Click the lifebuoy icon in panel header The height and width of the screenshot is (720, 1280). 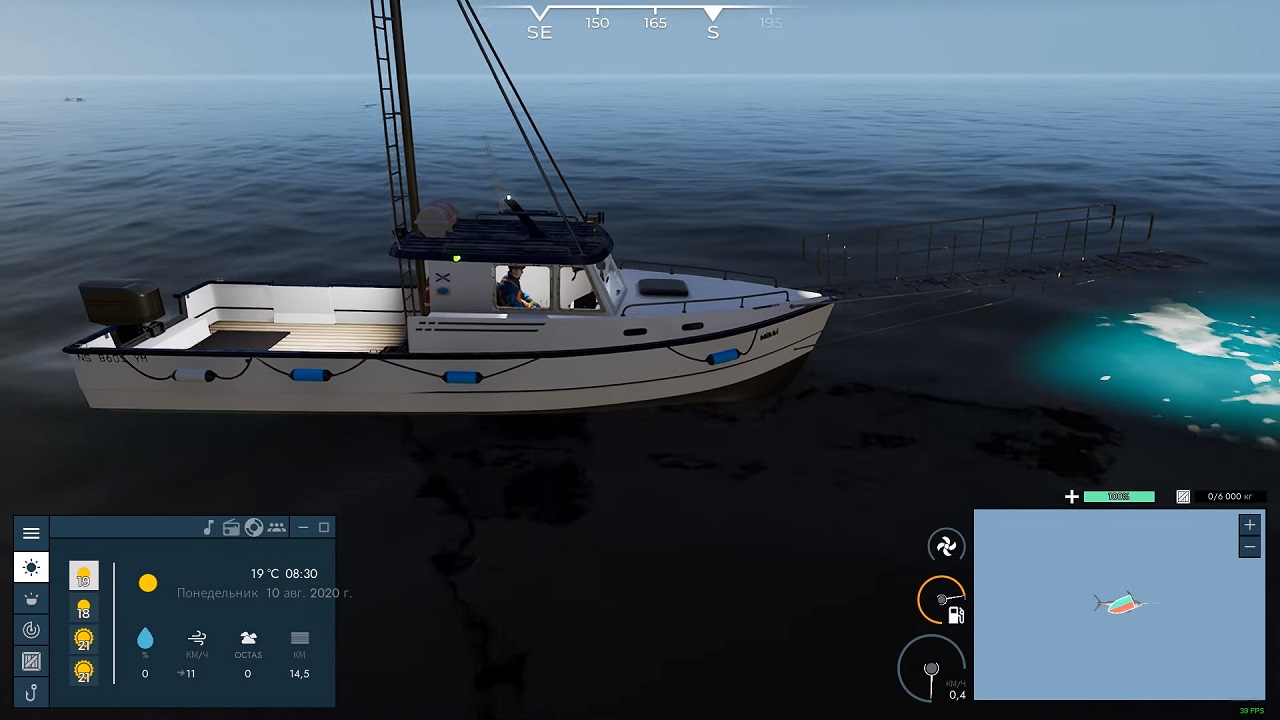(254, 527)
